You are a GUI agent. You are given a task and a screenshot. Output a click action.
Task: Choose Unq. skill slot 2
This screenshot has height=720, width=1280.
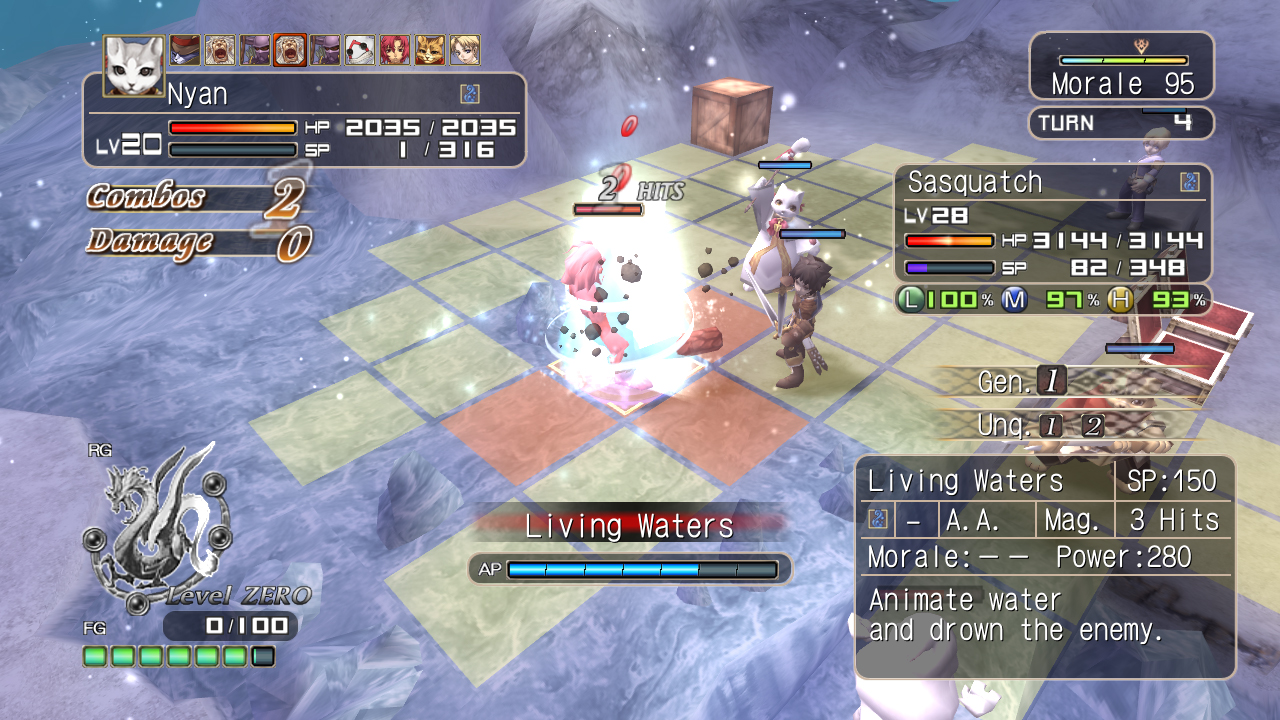pyautogui.click(x=1093, y=426)
